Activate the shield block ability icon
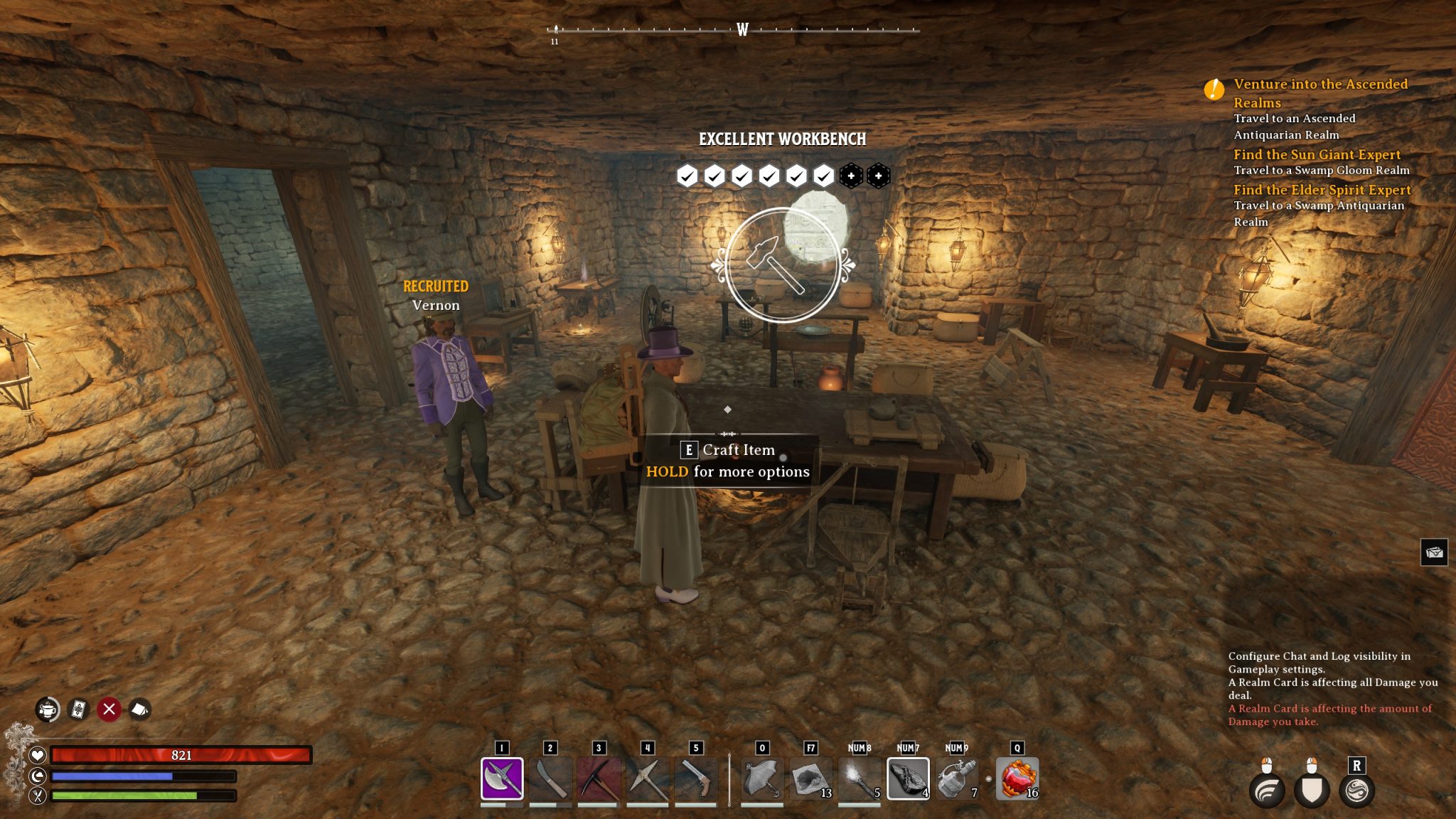The width and height of the screenshot is (1456, 819). [1312, 790]
